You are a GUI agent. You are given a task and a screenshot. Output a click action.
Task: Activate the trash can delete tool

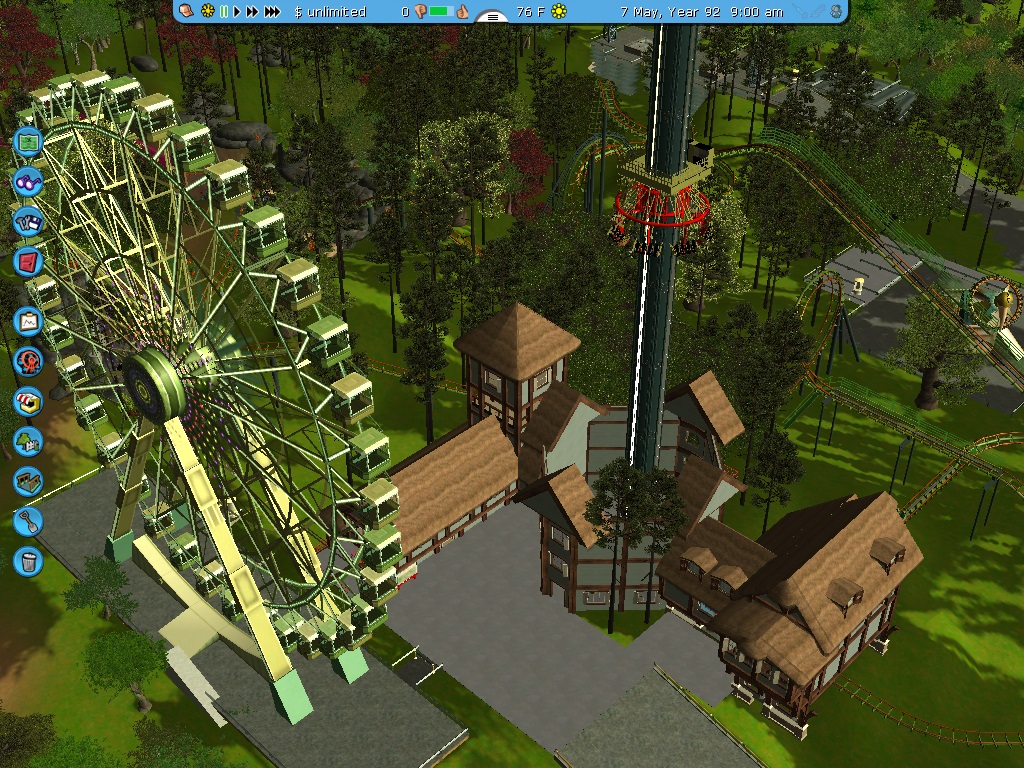(x=27, y=560)
